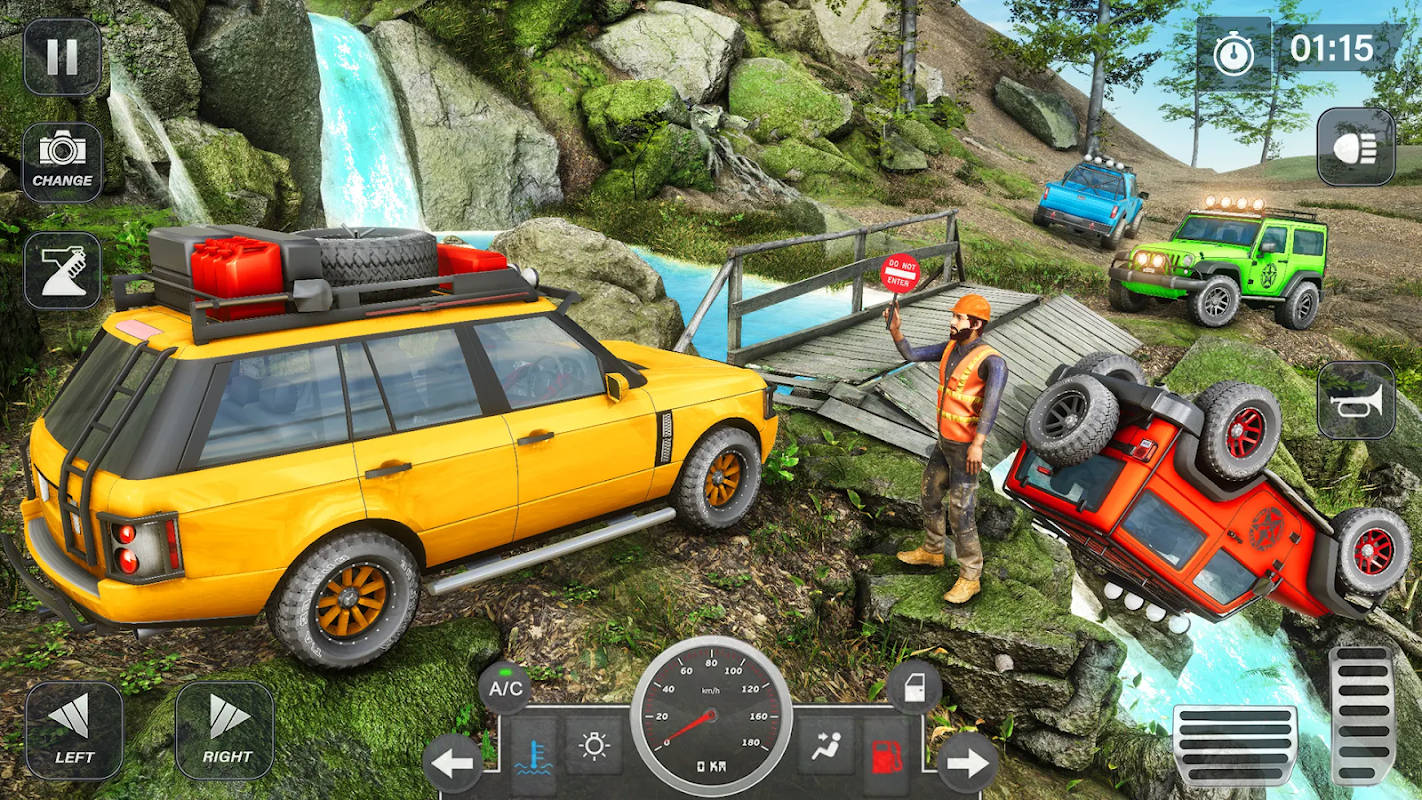This screenshot has height=800, width=1422.
Task: Step on the tall accelerator pedal
Action: pos(1361,715)
